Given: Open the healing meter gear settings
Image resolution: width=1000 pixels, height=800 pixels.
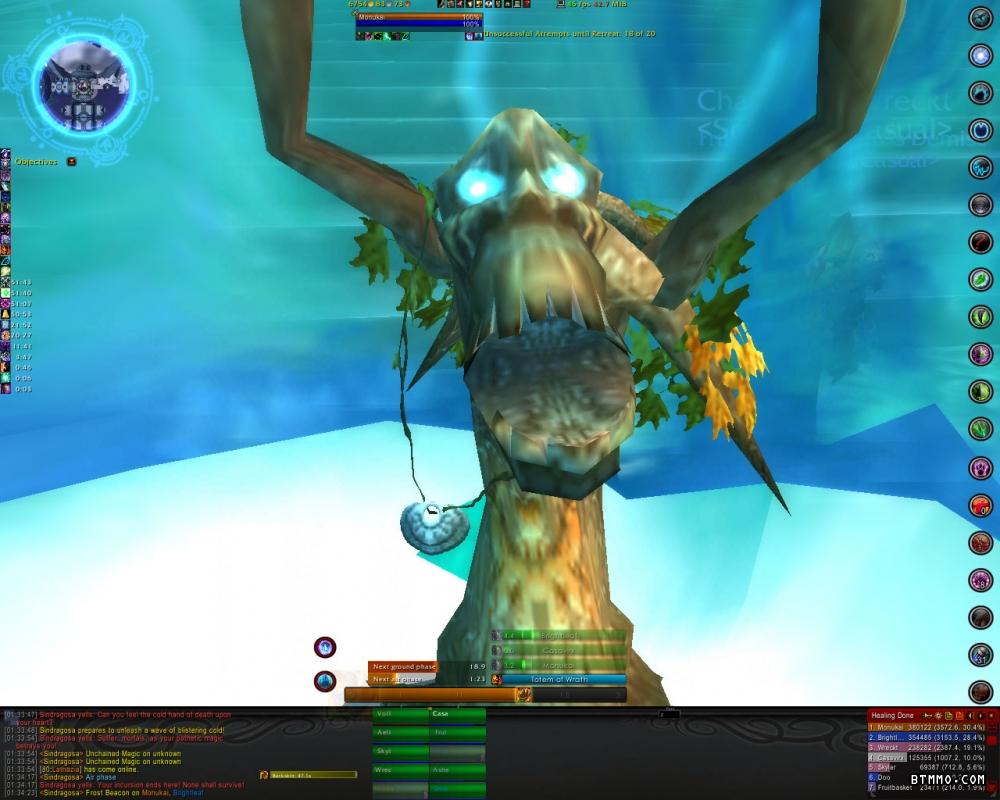Looking at the screenshot, I should (938, 716).
